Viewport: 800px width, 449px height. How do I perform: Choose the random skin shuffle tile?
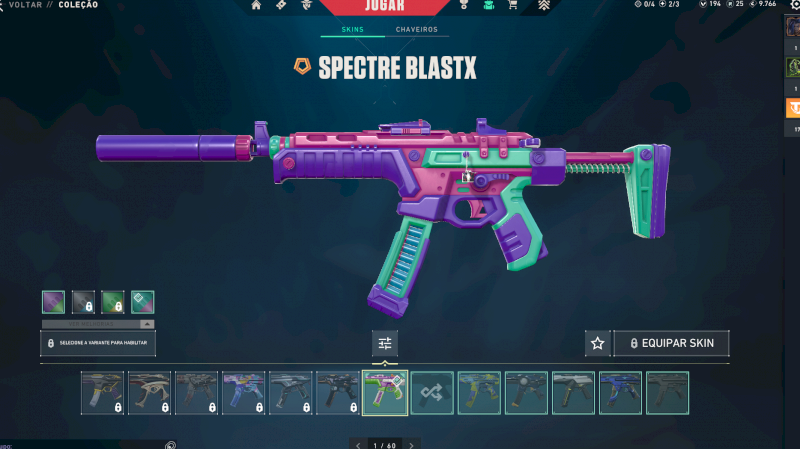coord(431,392)
